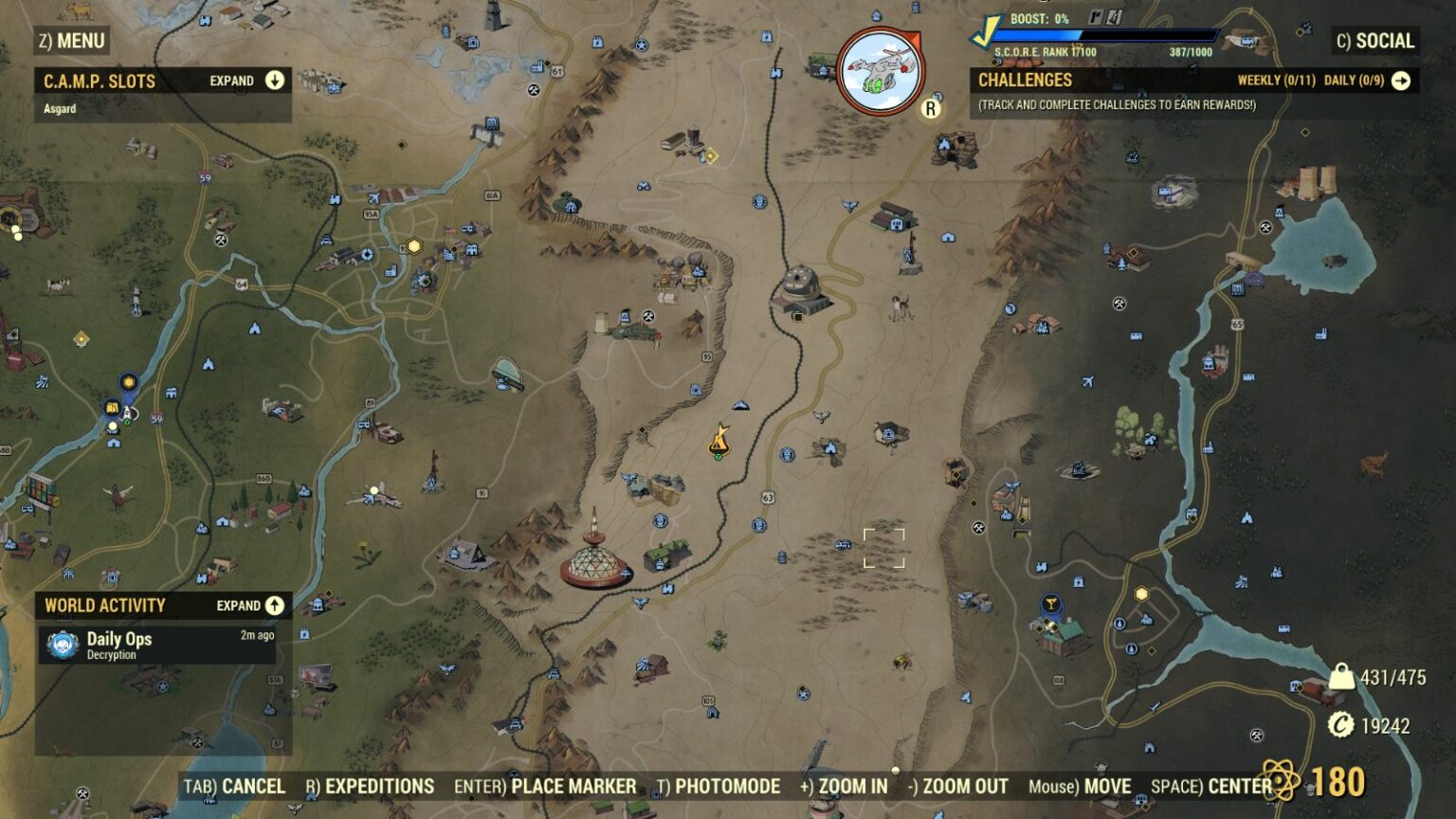Open the SOCIAL panel

1379,41
